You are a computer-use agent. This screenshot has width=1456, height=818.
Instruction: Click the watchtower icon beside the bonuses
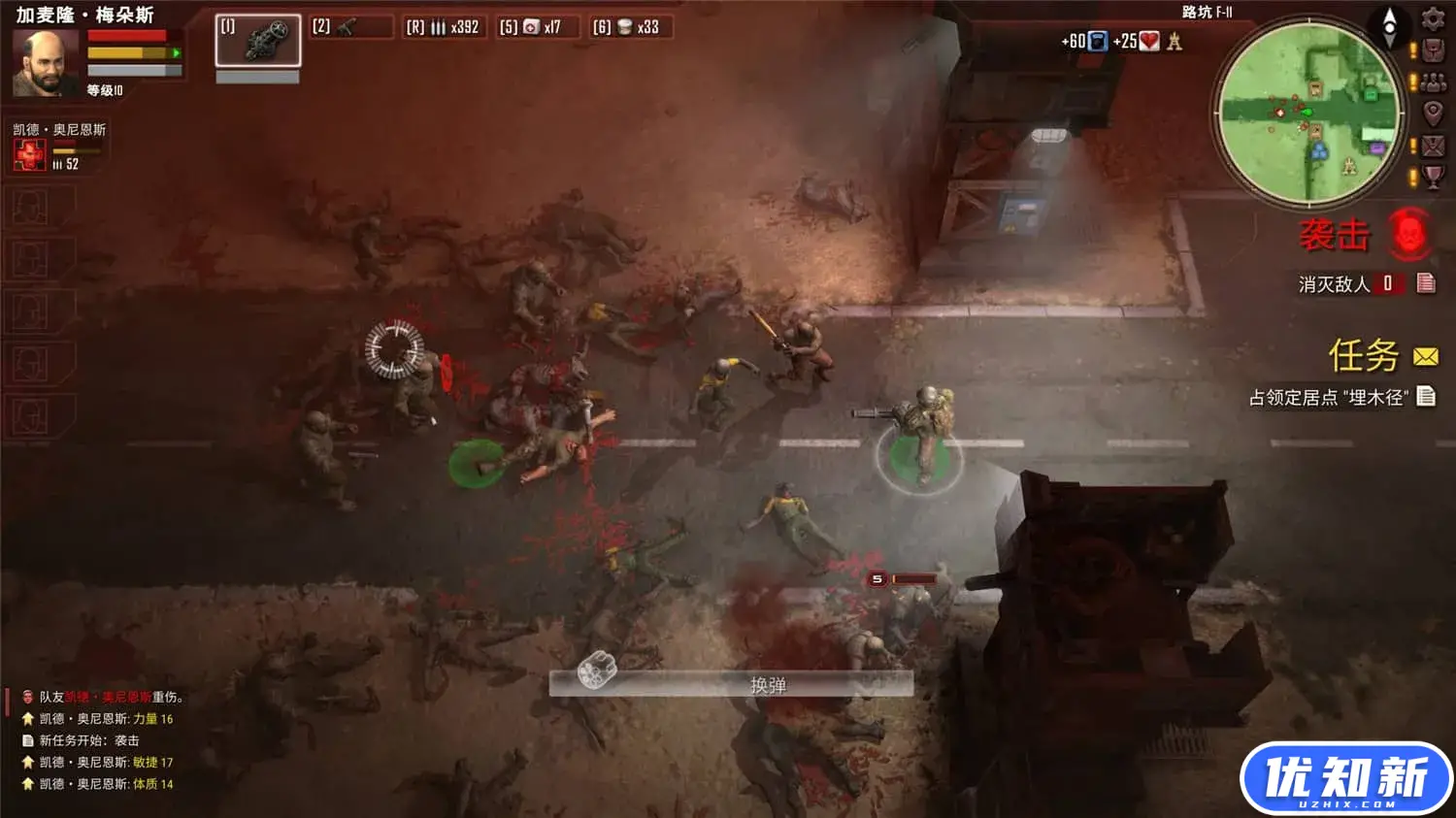click(x=1175, y=41)
